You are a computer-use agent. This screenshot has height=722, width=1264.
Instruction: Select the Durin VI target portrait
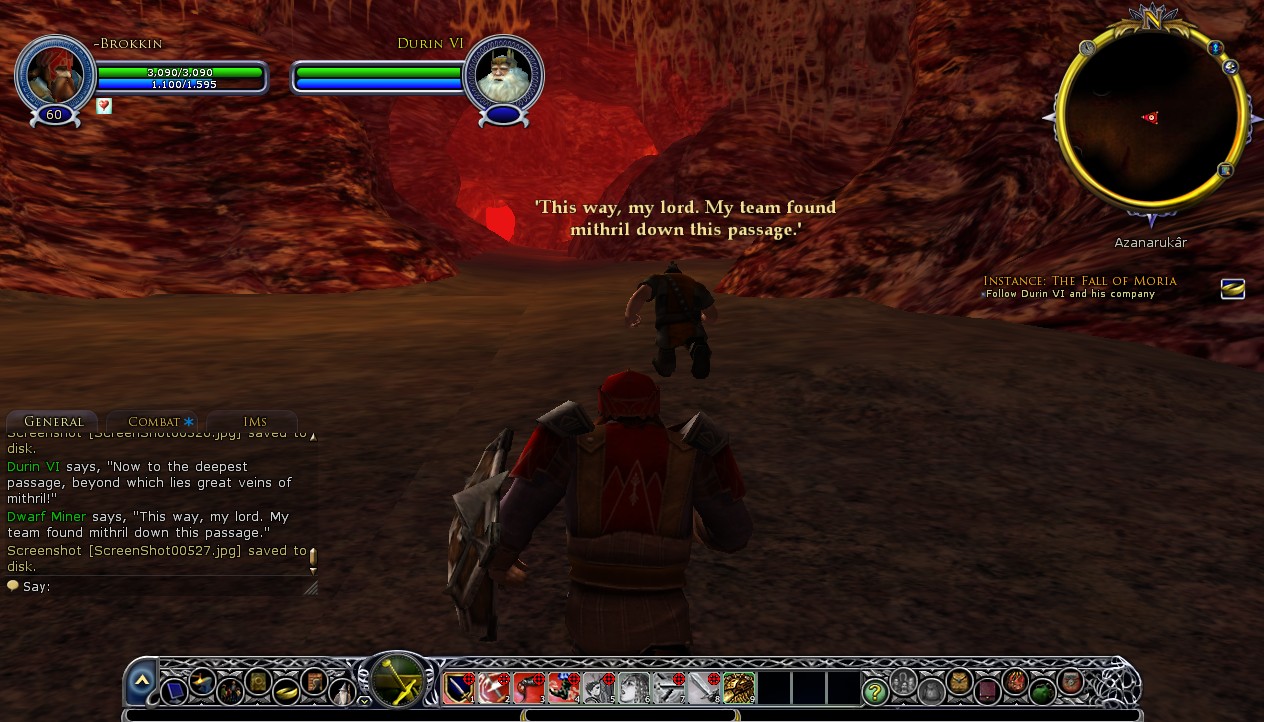click(503, 74)
